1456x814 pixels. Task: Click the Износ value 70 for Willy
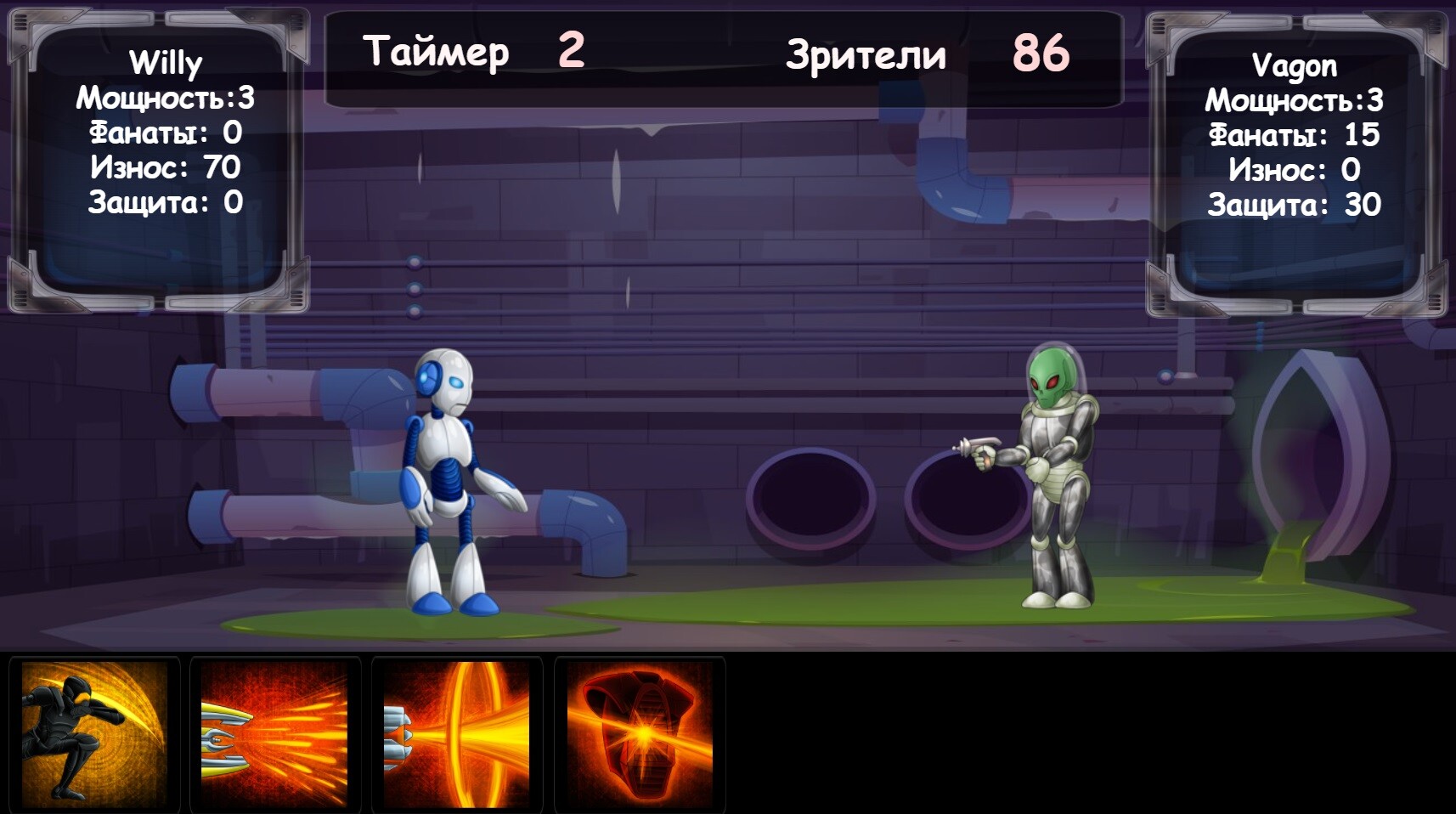166,167
